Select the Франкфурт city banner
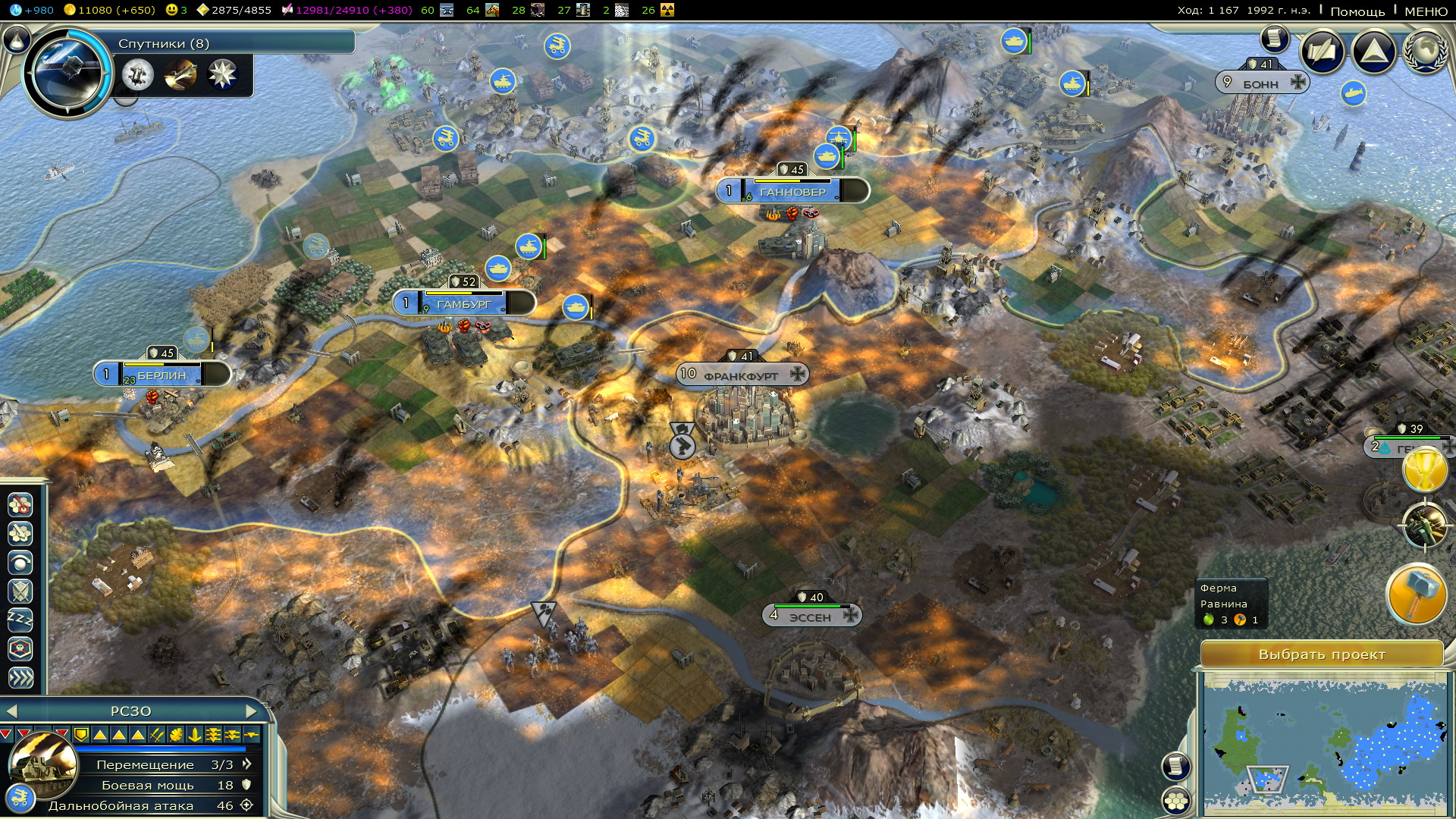Image resolution: width=1456 pixels, height=819 pixels. (x=742, y=375)
